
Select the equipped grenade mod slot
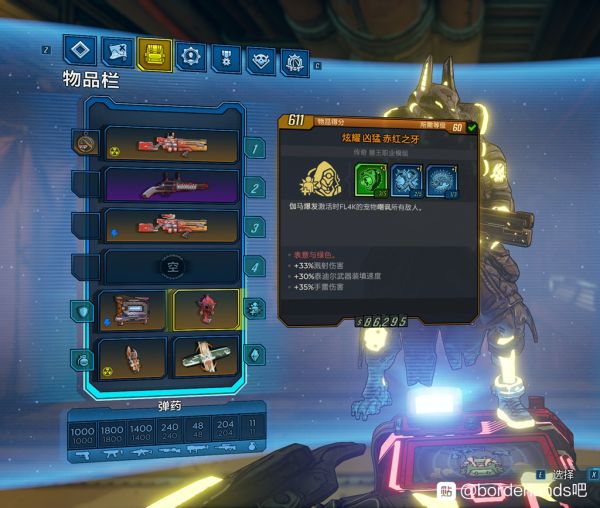click(x=133, y=357)
